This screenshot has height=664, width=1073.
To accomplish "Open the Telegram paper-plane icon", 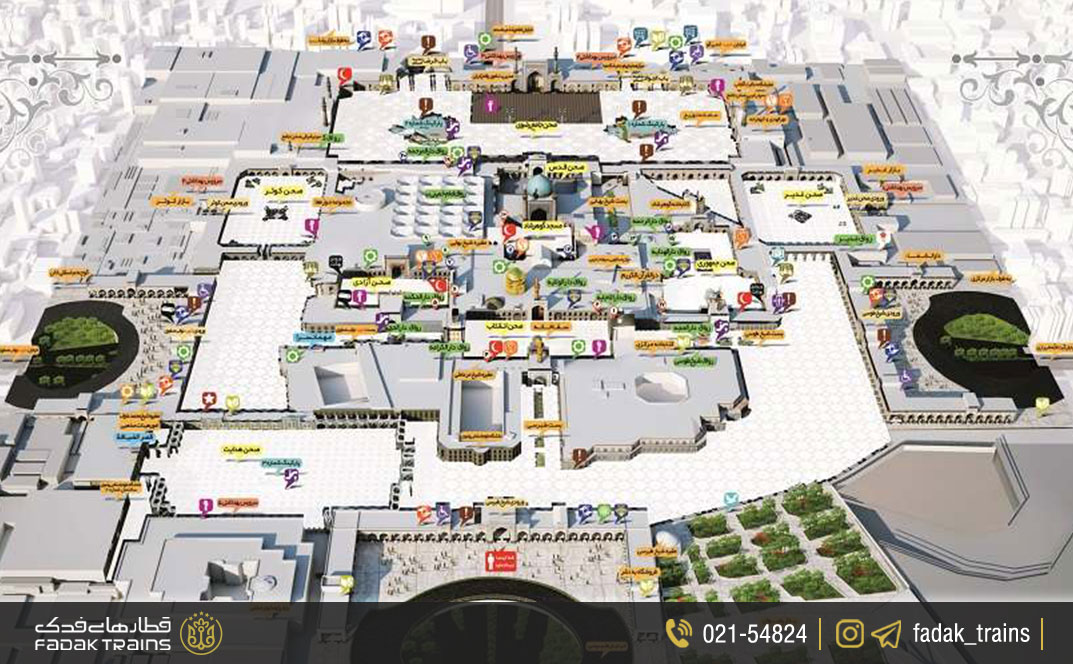I will pos(886,633).
